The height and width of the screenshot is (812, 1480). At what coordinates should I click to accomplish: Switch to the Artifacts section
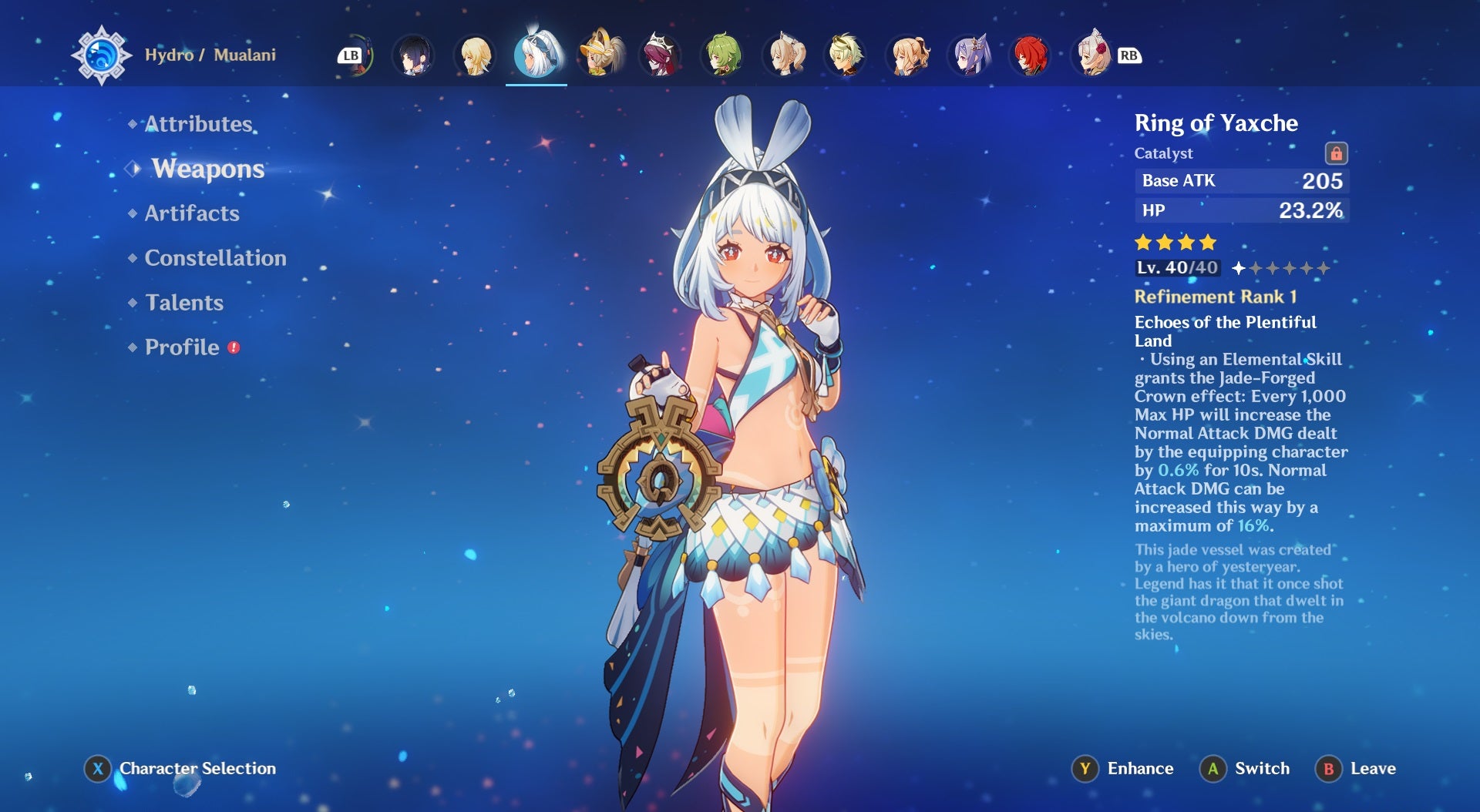192,213
